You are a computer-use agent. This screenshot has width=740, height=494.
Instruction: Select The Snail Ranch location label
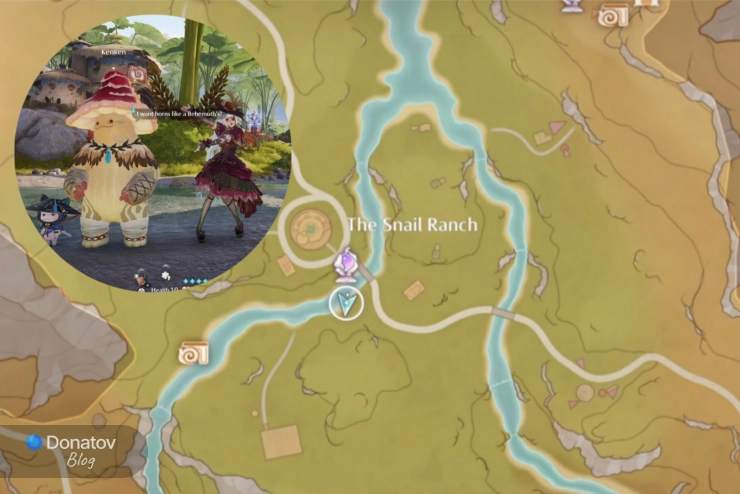412,225
